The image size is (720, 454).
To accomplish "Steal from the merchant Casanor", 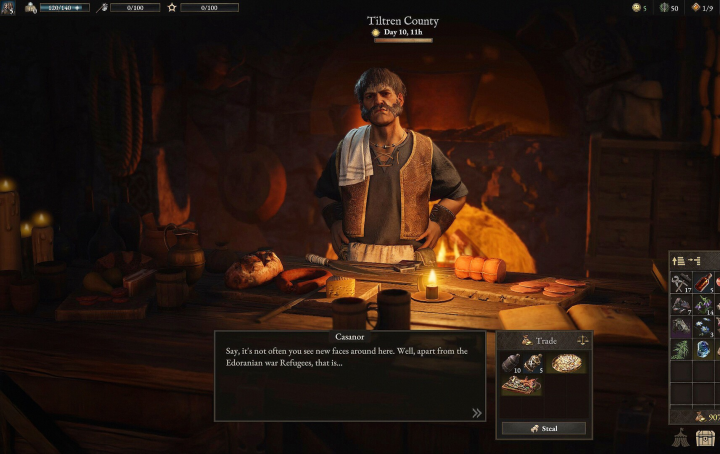I will pos(544,428).
